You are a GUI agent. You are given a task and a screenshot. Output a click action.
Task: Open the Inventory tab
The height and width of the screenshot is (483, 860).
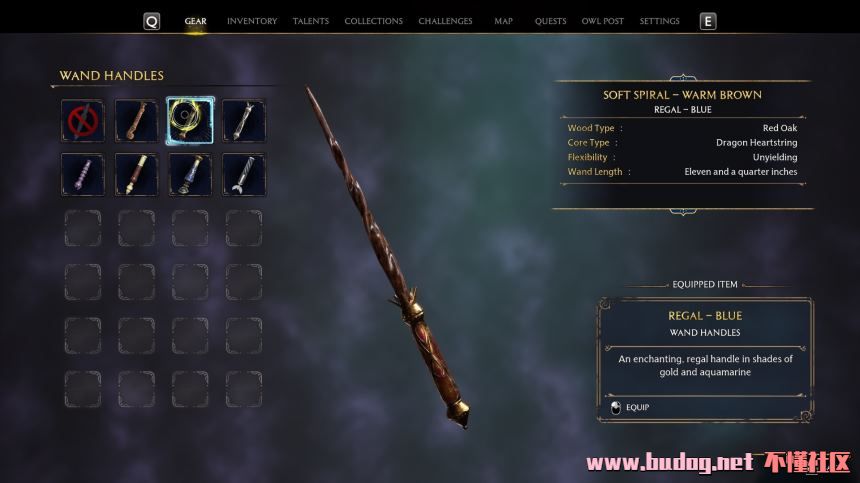coord(252,21)
